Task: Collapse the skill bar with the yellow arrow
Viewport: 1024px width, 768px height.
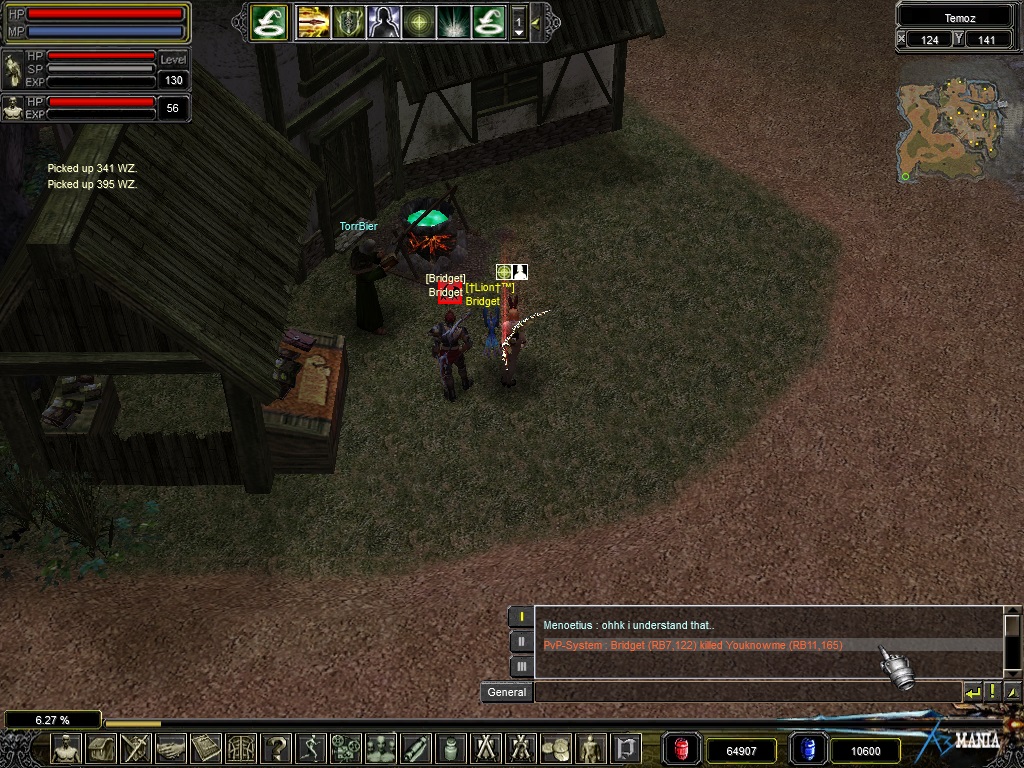Action: tap(537, 21)
